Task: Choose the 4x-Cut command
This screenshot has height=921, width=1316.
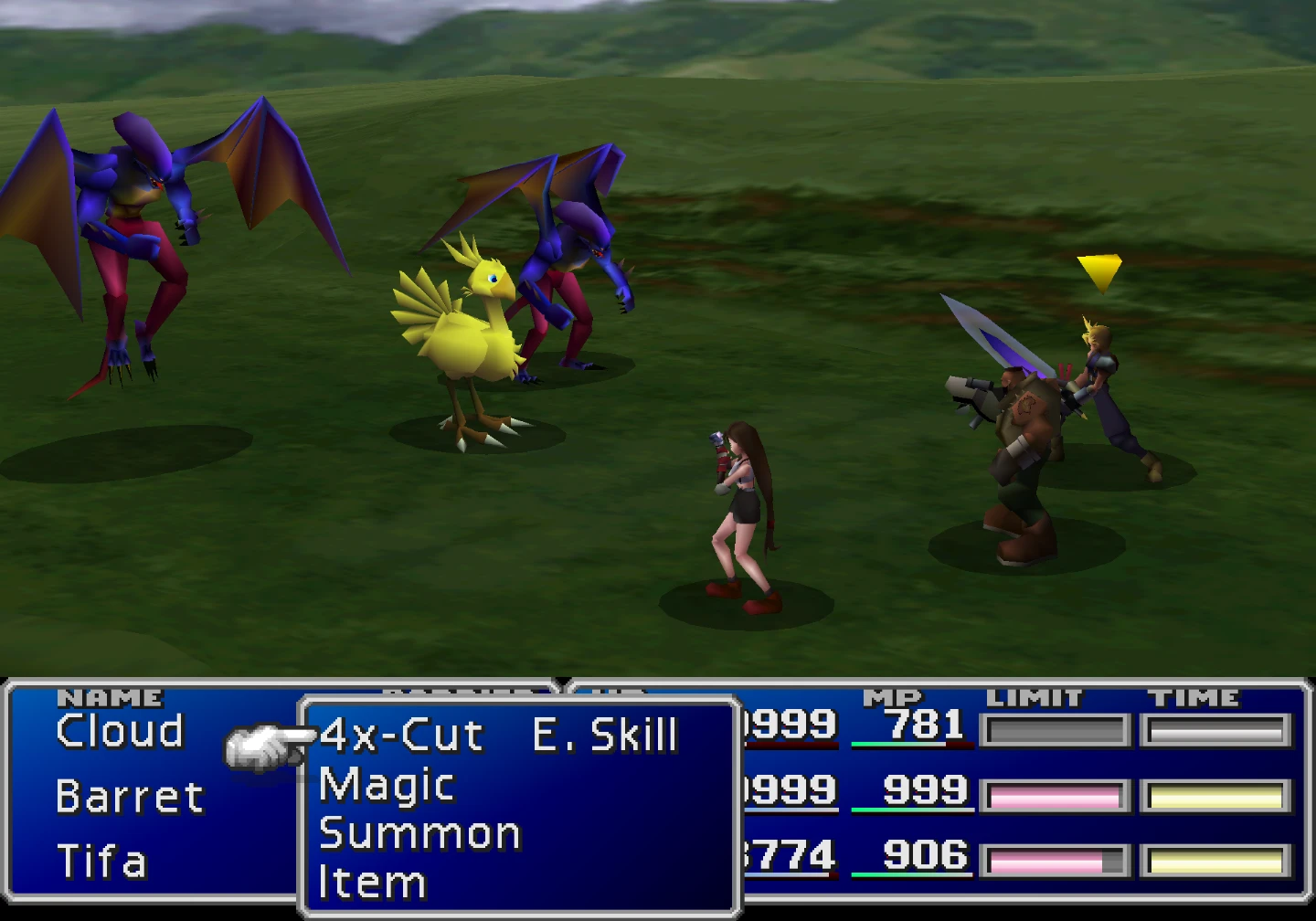Action: click(401, 736)
